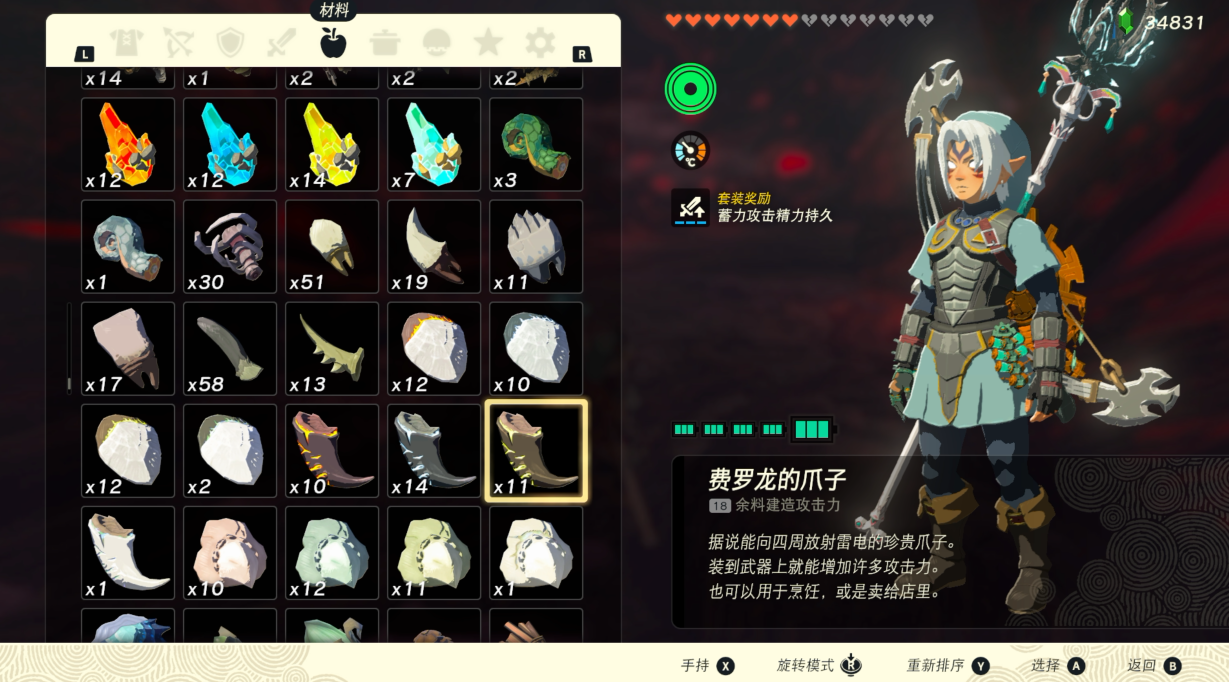Select the orange ruby stack

tap(128, 144)
